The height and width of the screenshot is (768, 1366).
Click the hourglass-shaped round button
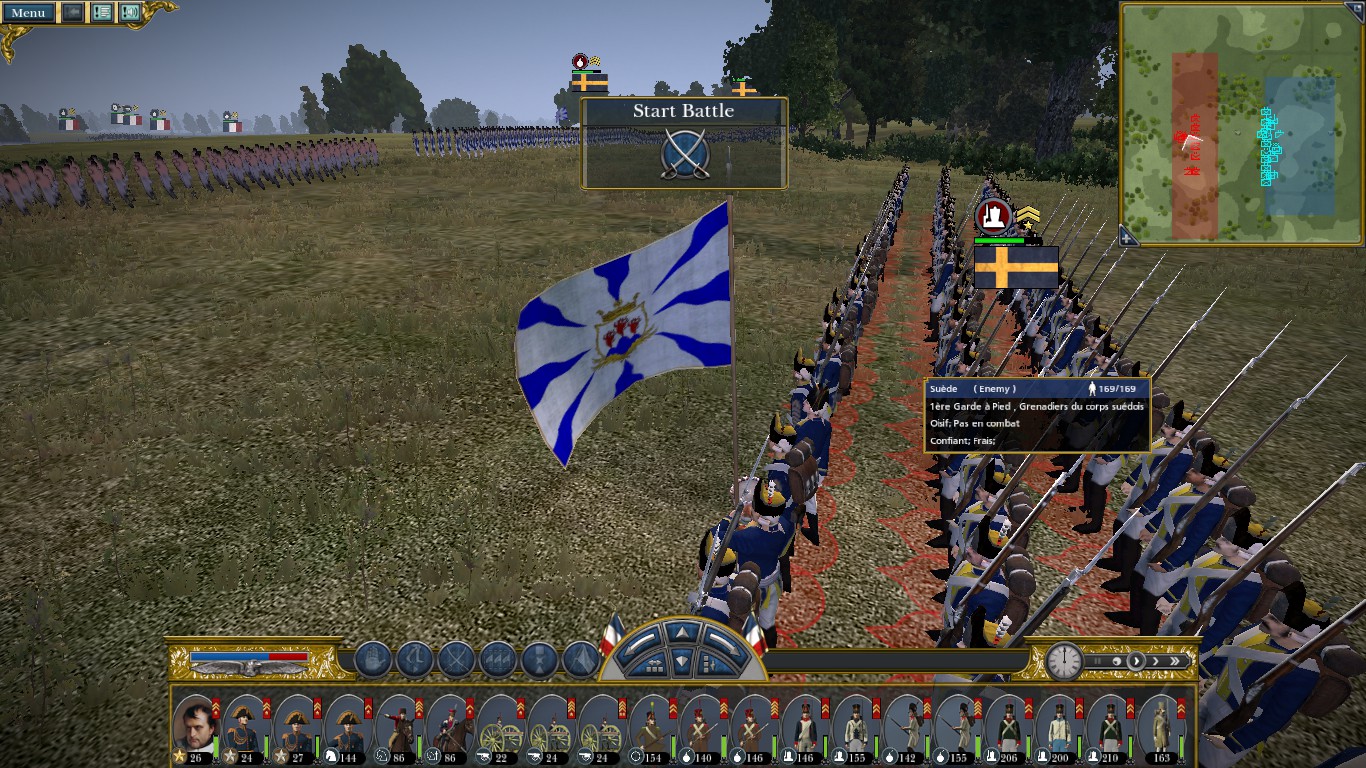(540, 660)
